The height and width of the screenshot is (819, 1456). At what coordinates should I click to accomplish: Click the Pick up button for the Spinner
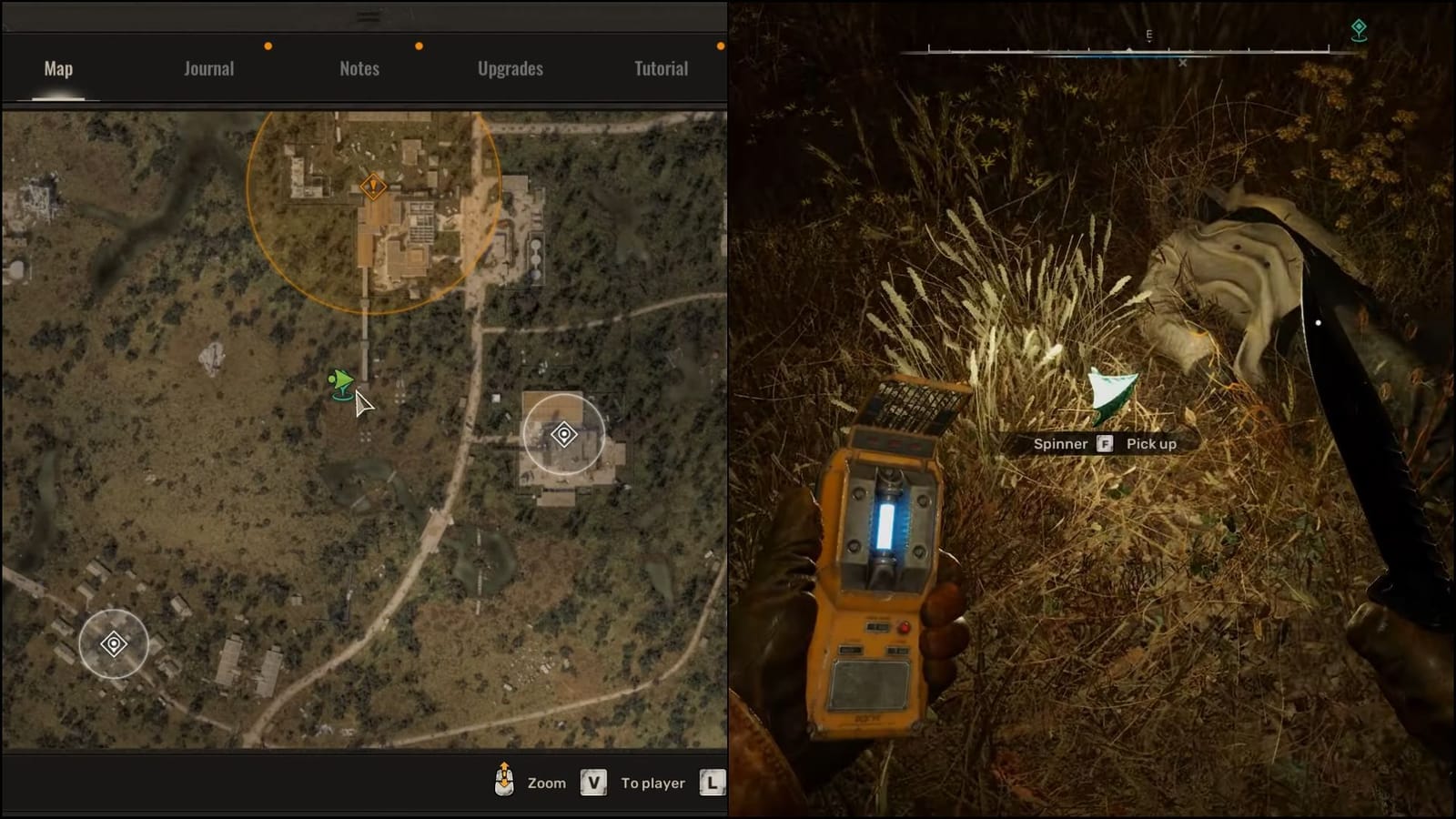pyautogui.click(x=1151, y=444)
